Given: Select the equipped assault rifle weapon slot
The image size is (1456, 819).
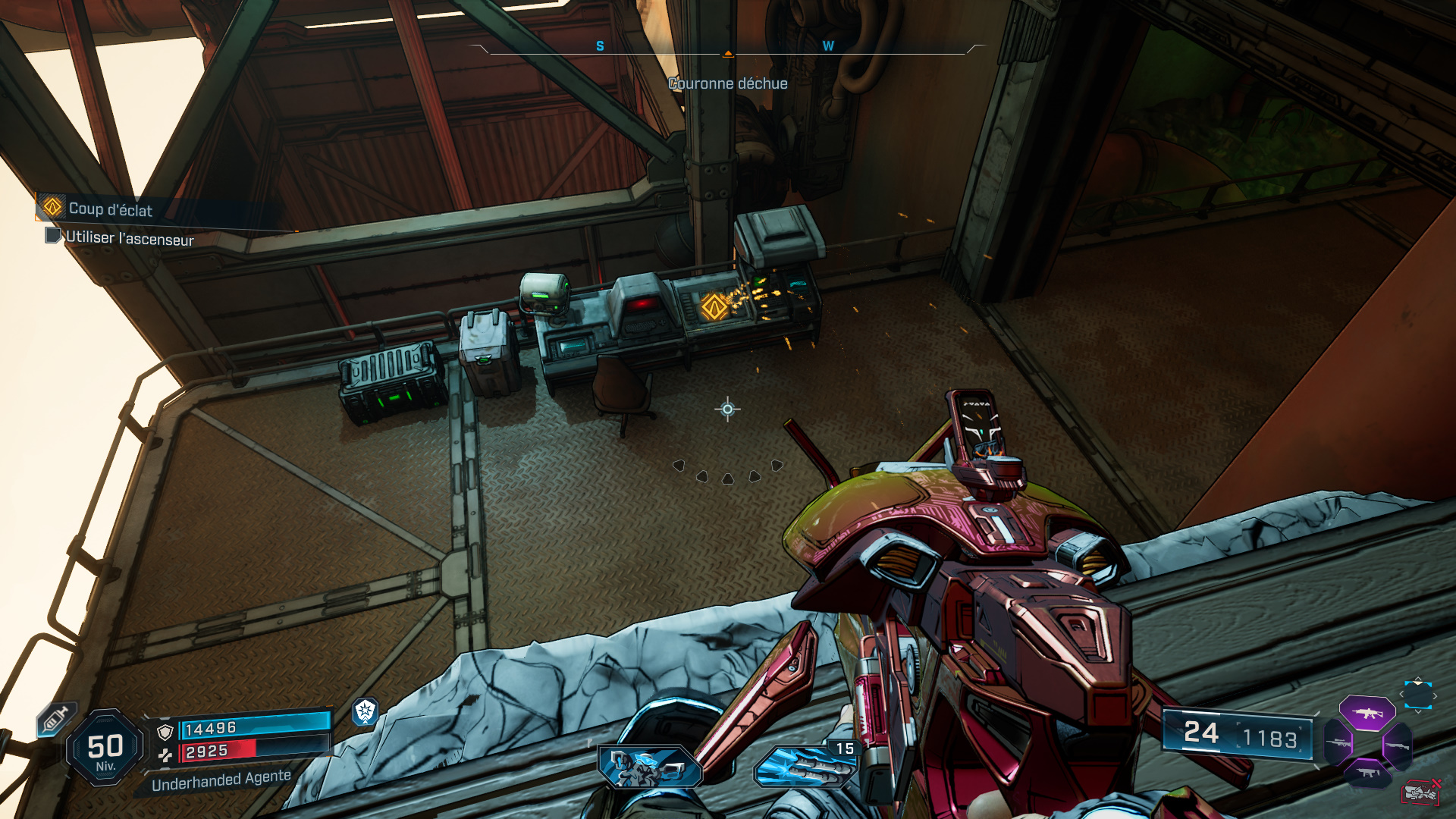Looking at the screenshot, I should [x=1367, y=713].
